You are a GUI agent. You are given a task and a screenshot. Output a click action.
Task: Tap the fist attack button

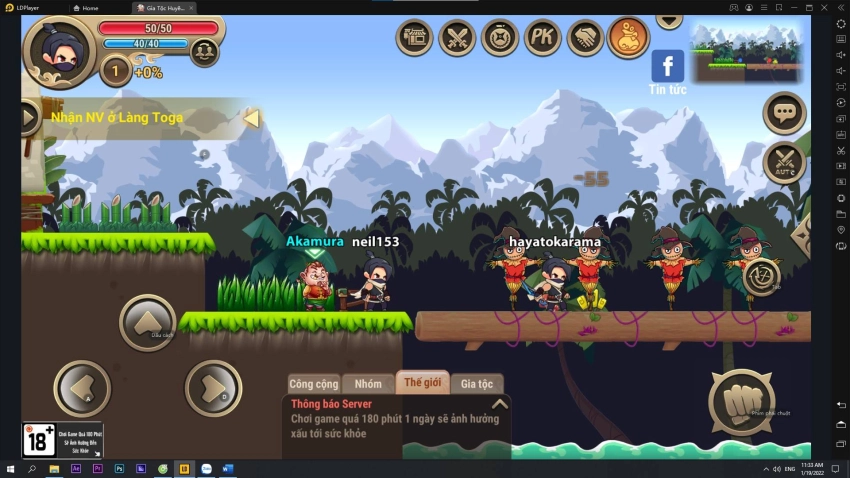point(741,402)
